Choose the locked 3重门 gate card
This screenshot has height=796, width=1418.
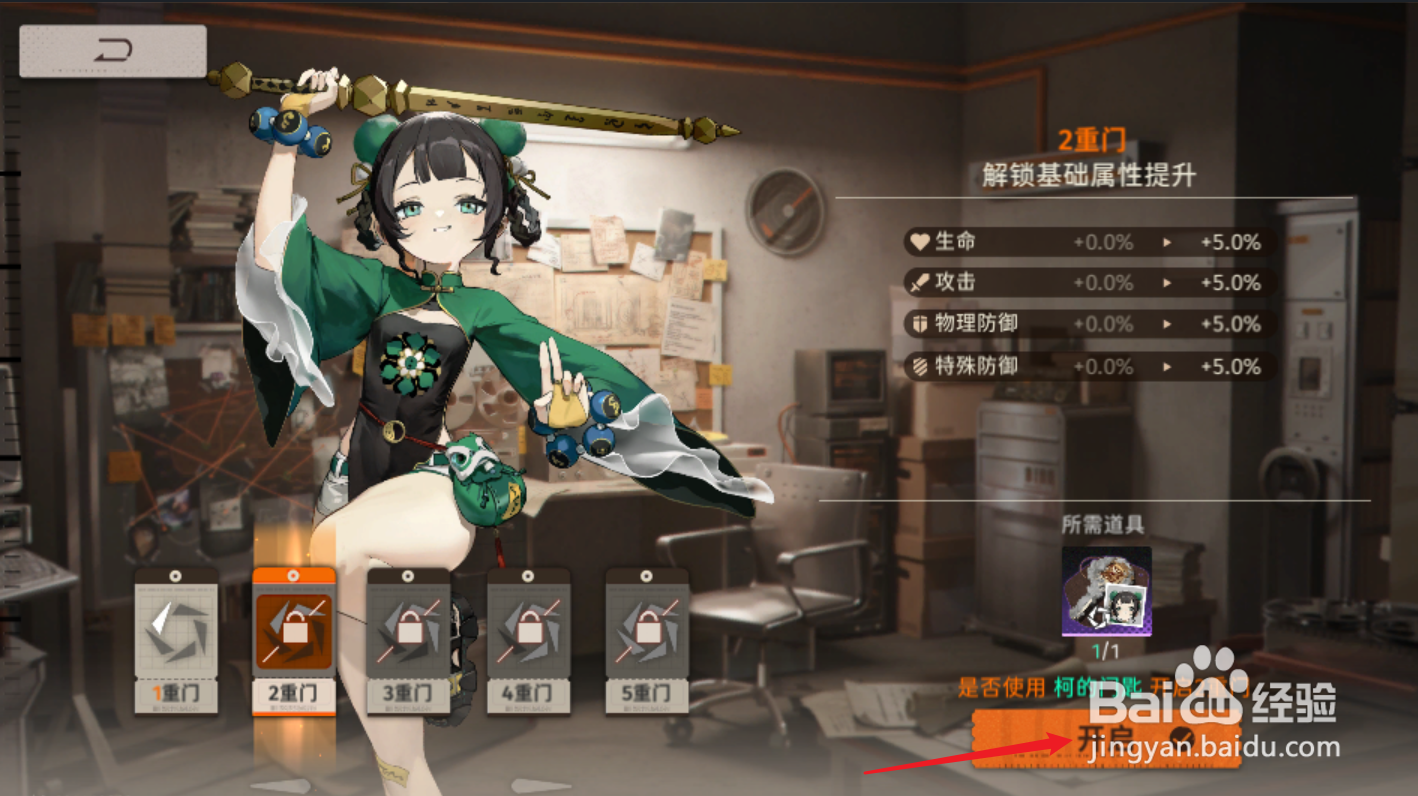pos(409,640)
